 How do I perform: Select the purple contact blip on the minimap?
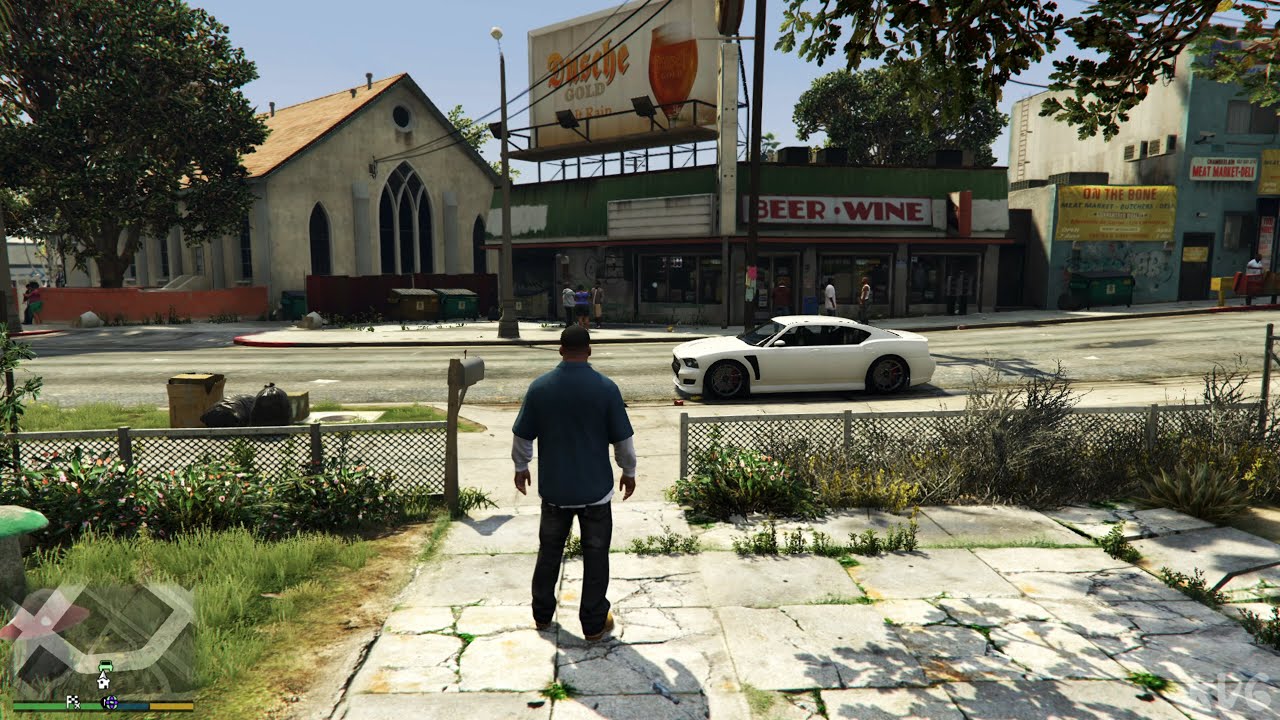pyautogui.click(x=110, y=703)
